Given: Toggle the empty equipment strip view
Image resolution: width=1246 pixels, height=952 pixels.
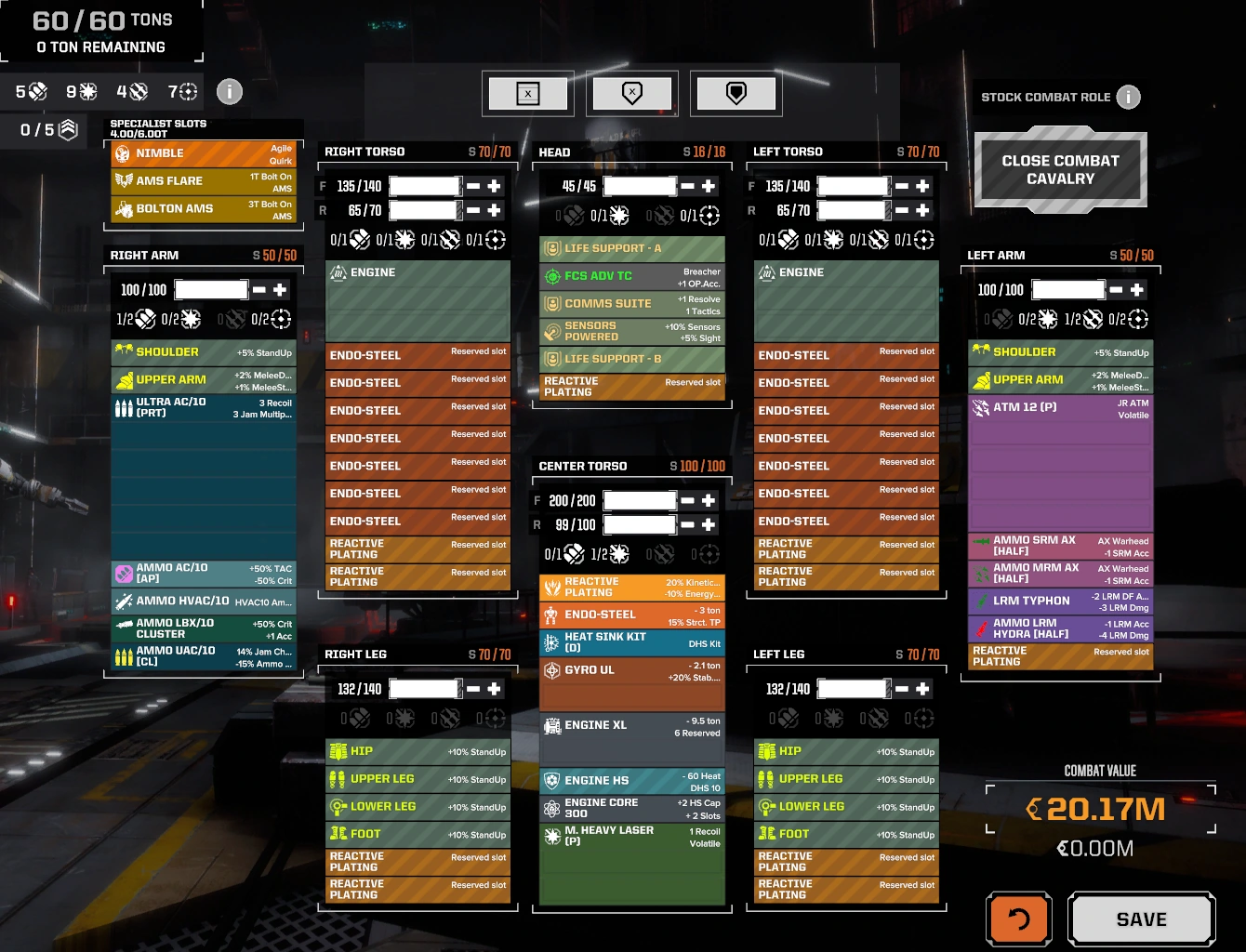Looking at the screenshot, I should 528,93.
